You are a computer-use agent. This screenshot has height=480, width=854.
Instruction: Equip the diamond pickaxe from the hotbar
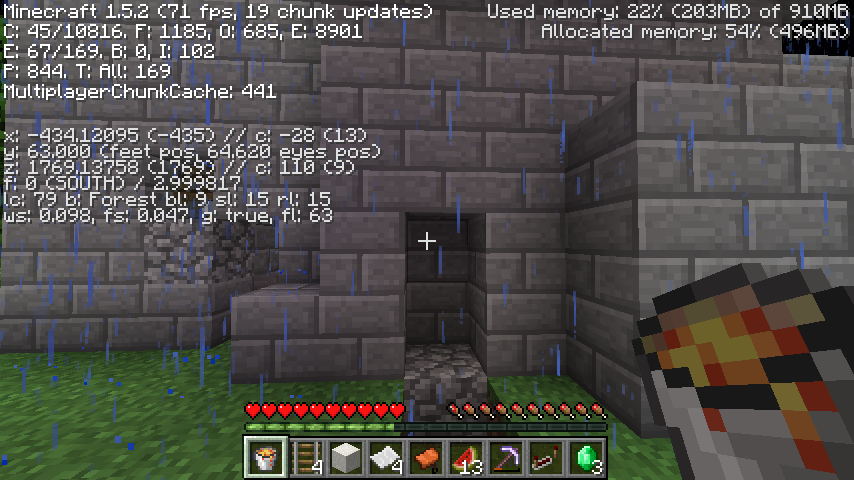click(x=505, y=457)
